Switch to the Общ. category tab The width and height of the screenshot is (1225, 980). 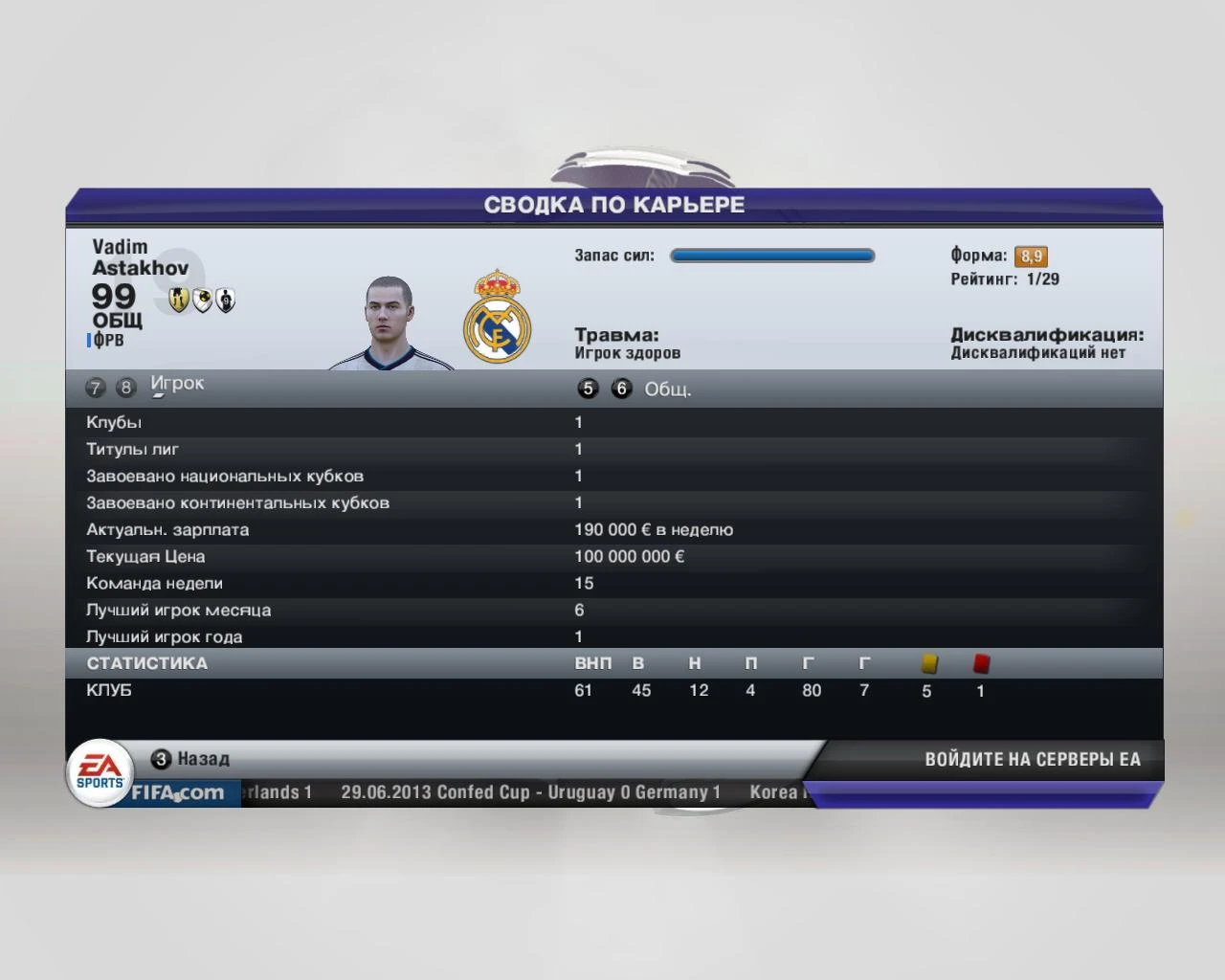tap(670, 389)
